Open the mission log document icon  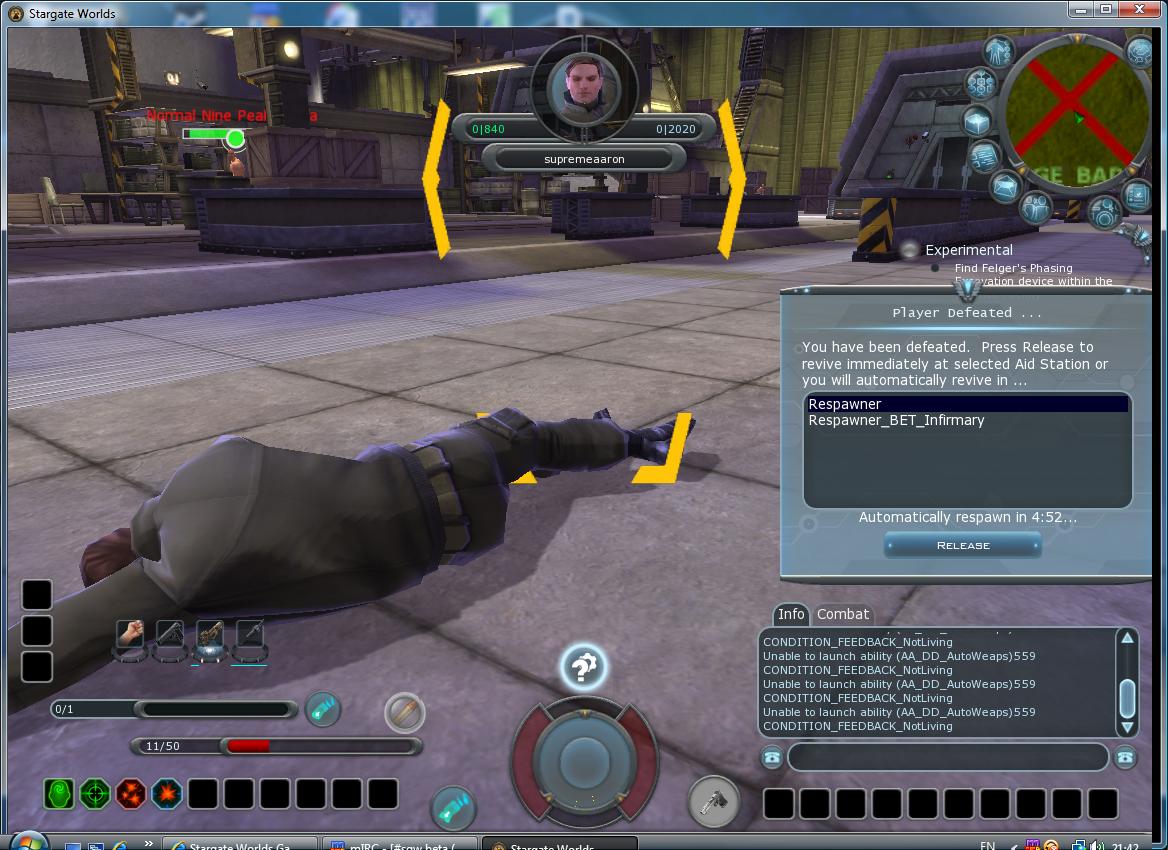985,157
